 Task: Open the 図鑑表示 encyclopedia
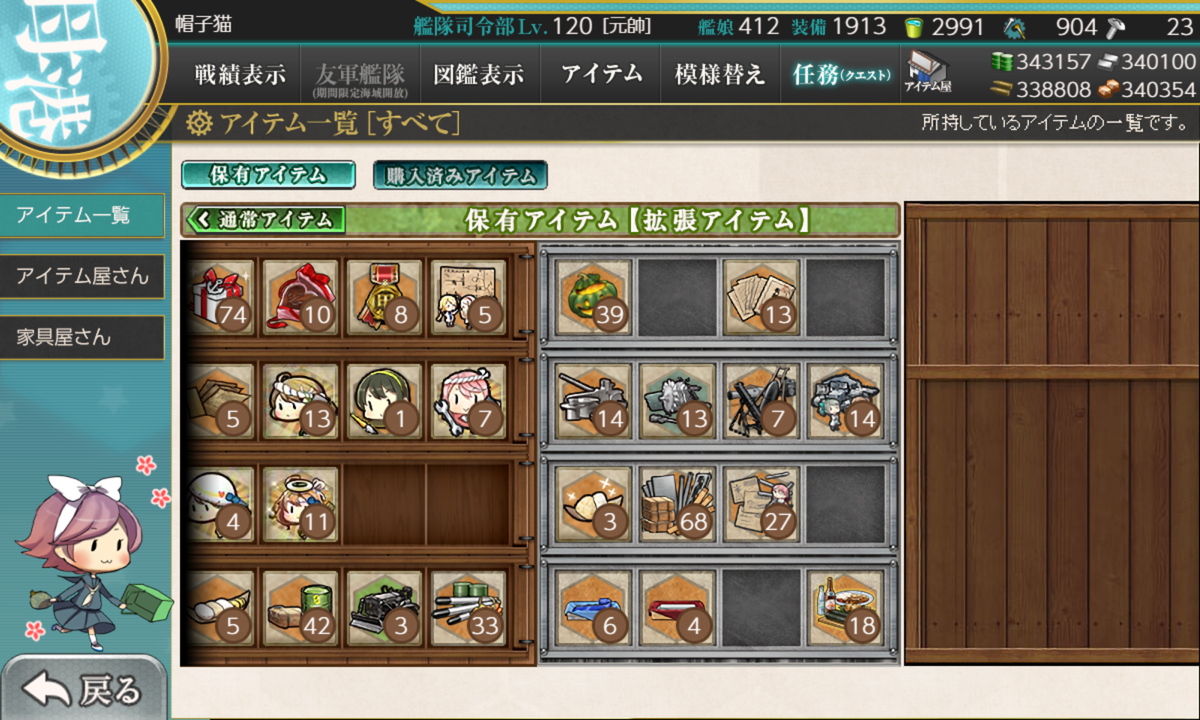click(479, 75)
